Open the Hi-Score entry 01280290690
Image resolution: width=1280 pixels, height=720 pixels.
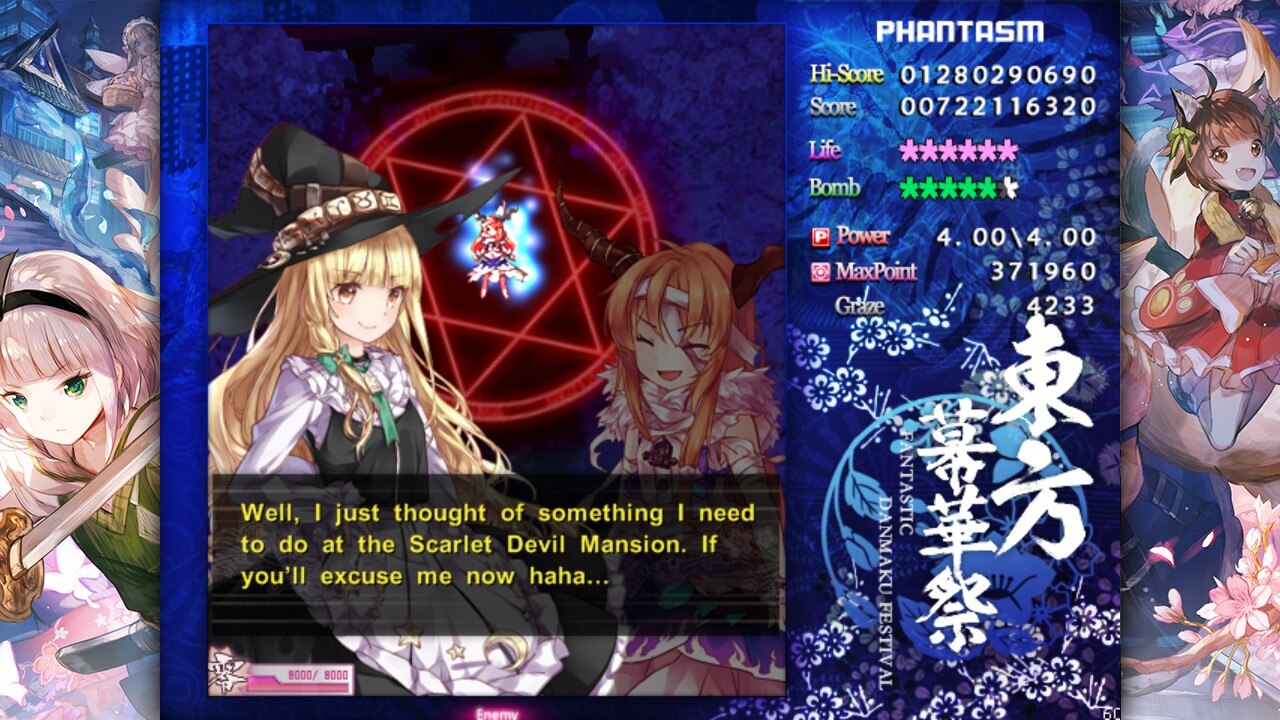pyautogui.click(x=1000, y=74)
